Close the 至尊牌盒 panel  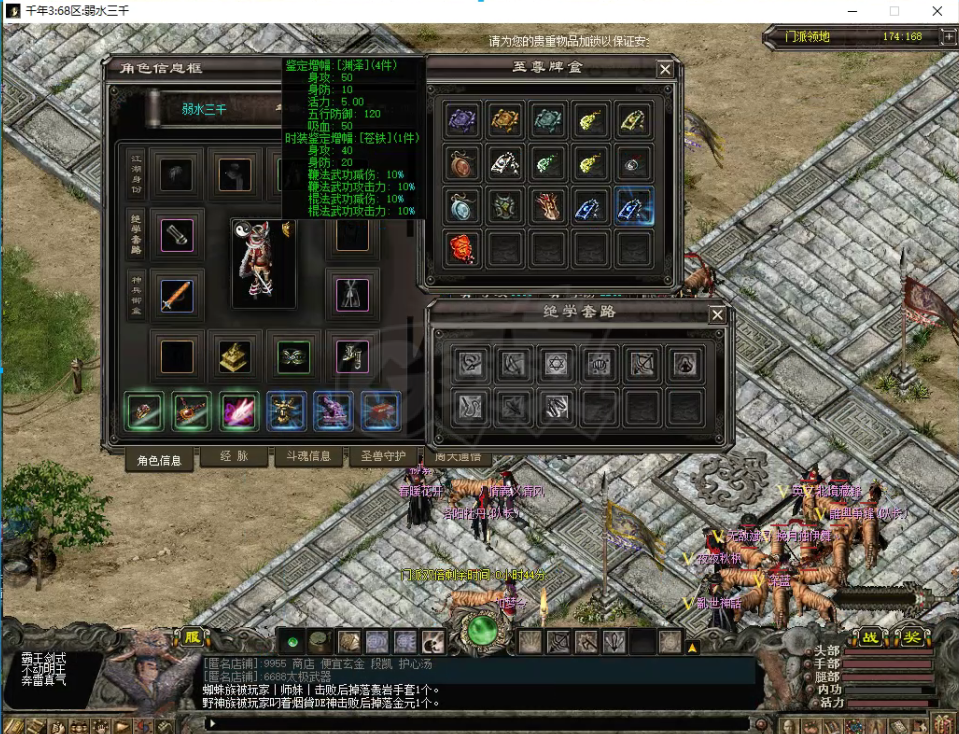[x=665, y=70]
